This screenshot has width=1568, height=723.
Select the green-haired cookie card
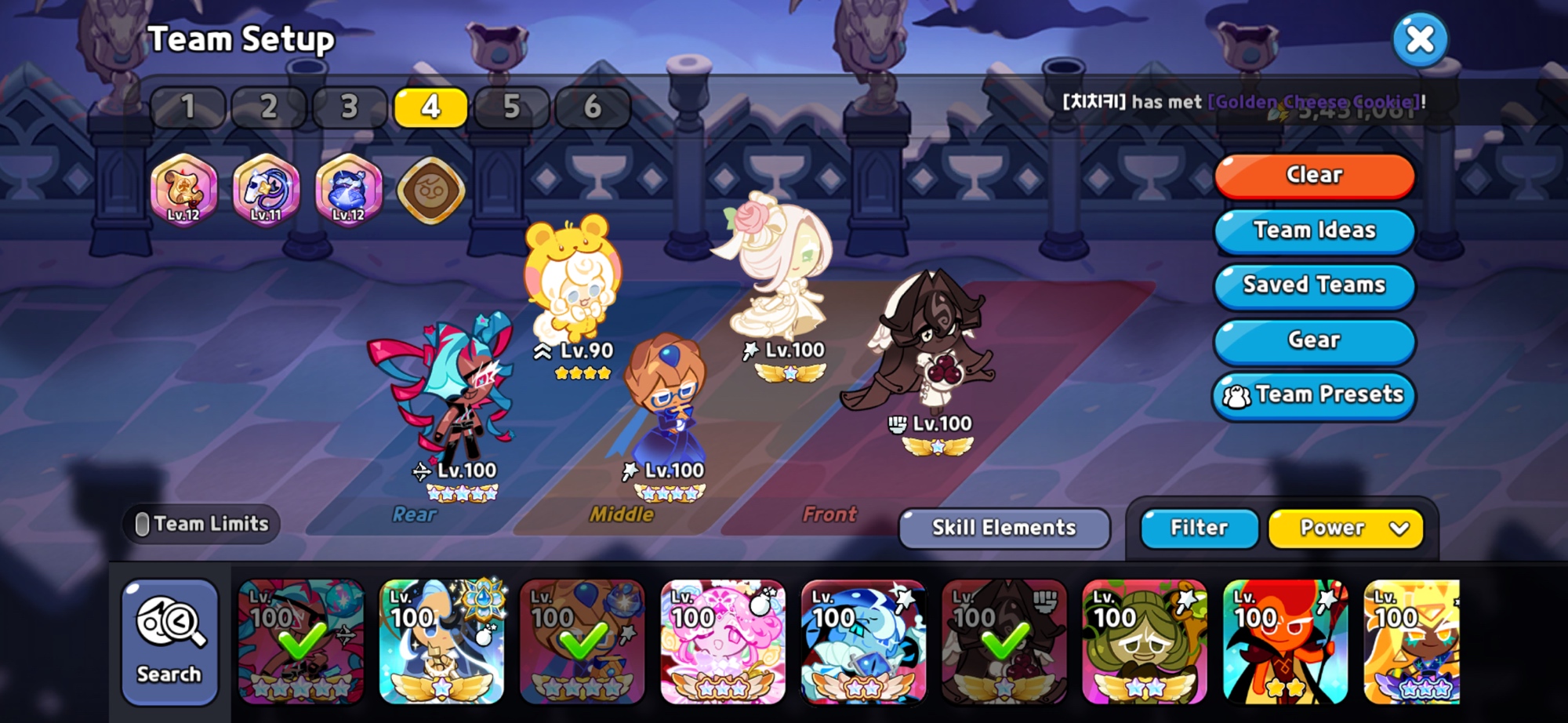1144,642
